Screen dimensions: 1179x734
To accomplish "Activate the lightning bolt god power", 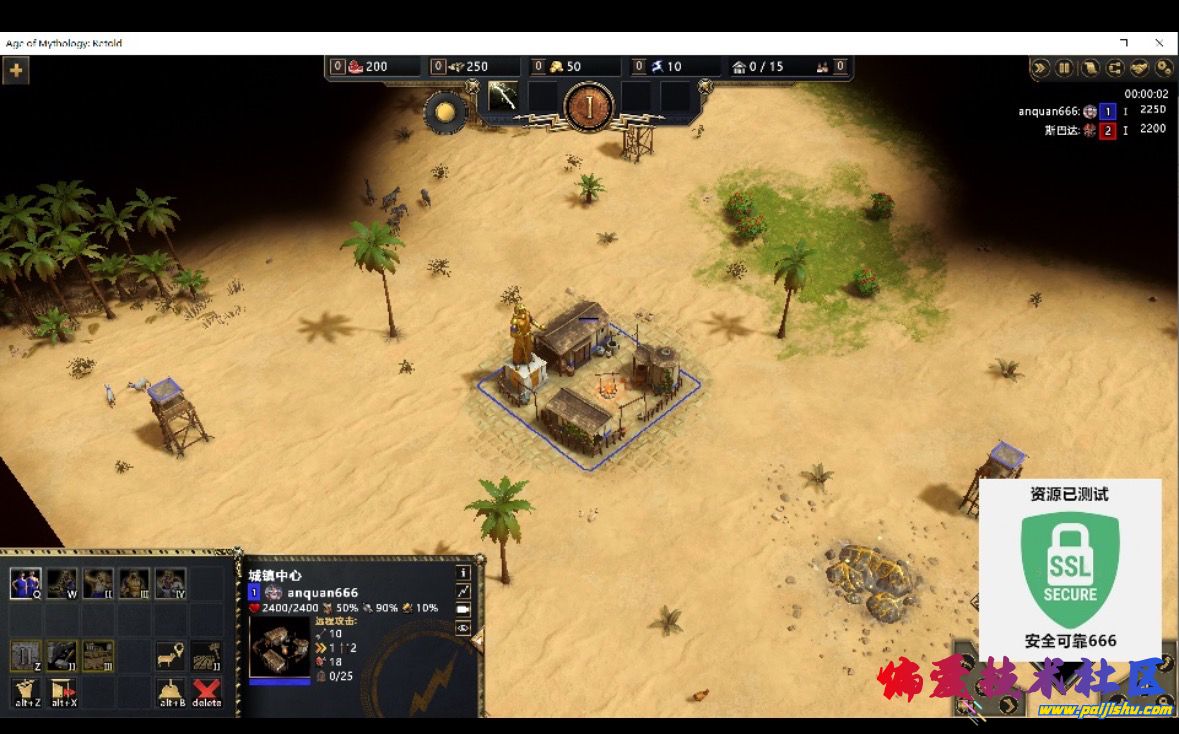I will coord(502,96).
